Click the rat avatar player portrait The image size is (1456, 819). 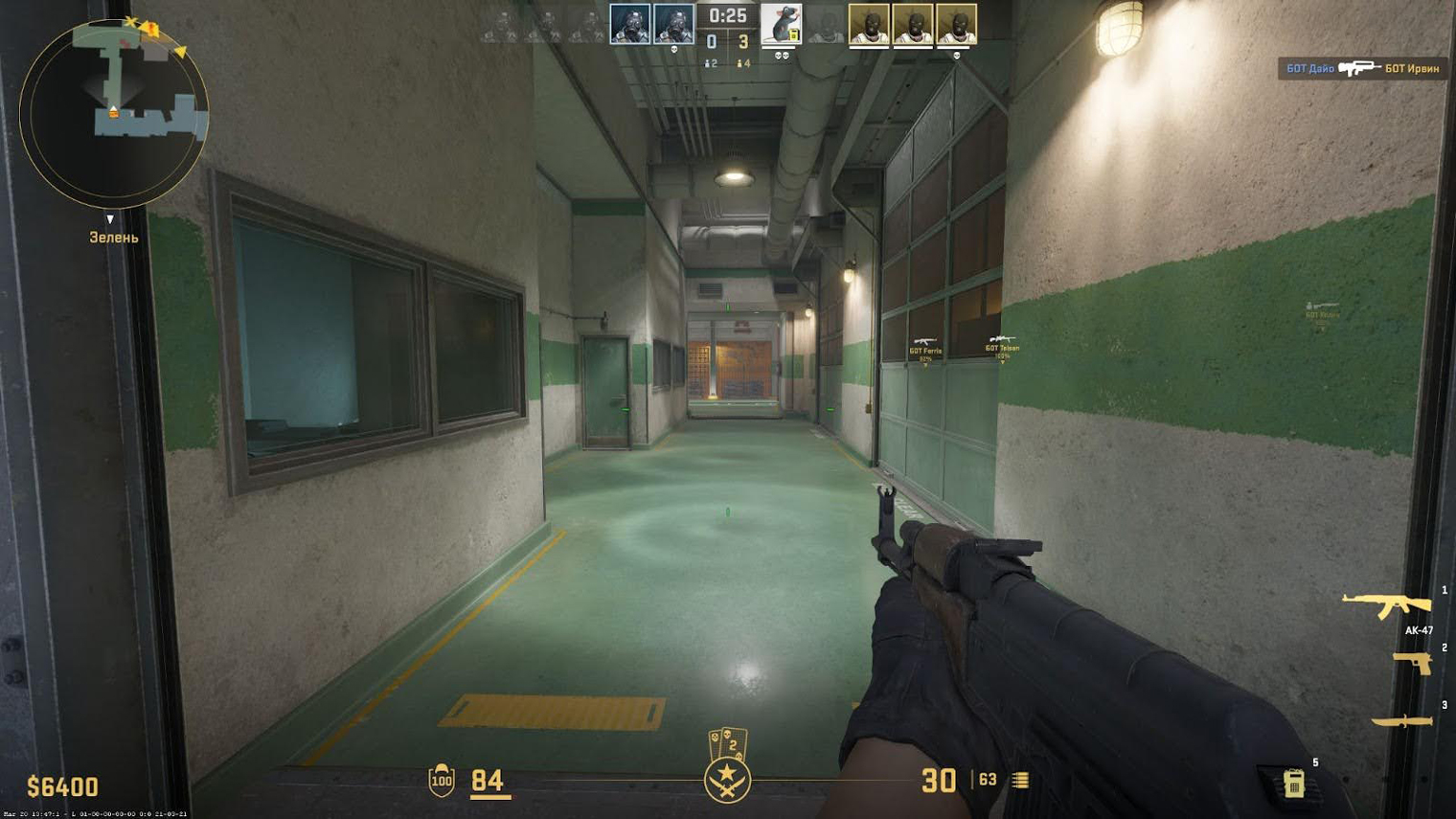[x=781, y=24]
